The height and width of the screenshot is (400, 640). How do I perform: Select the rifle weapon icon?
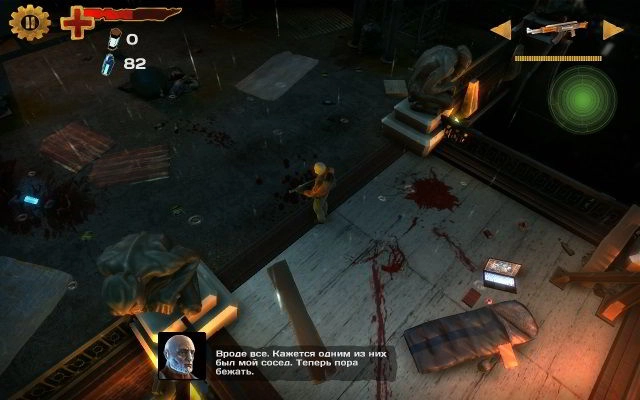click(x=555, y=30)
